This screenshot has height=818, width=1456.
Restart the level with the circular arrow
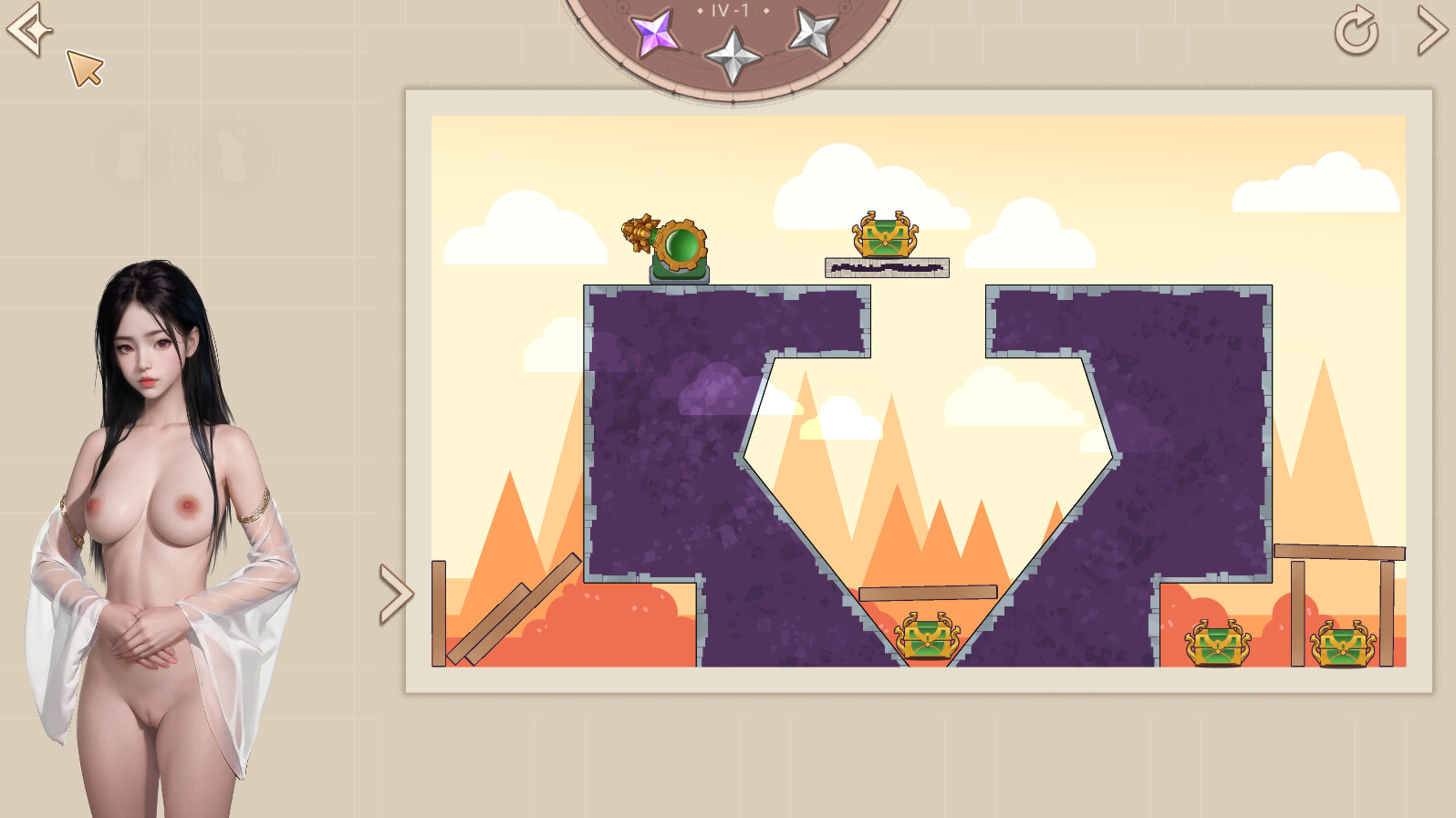1356,30
